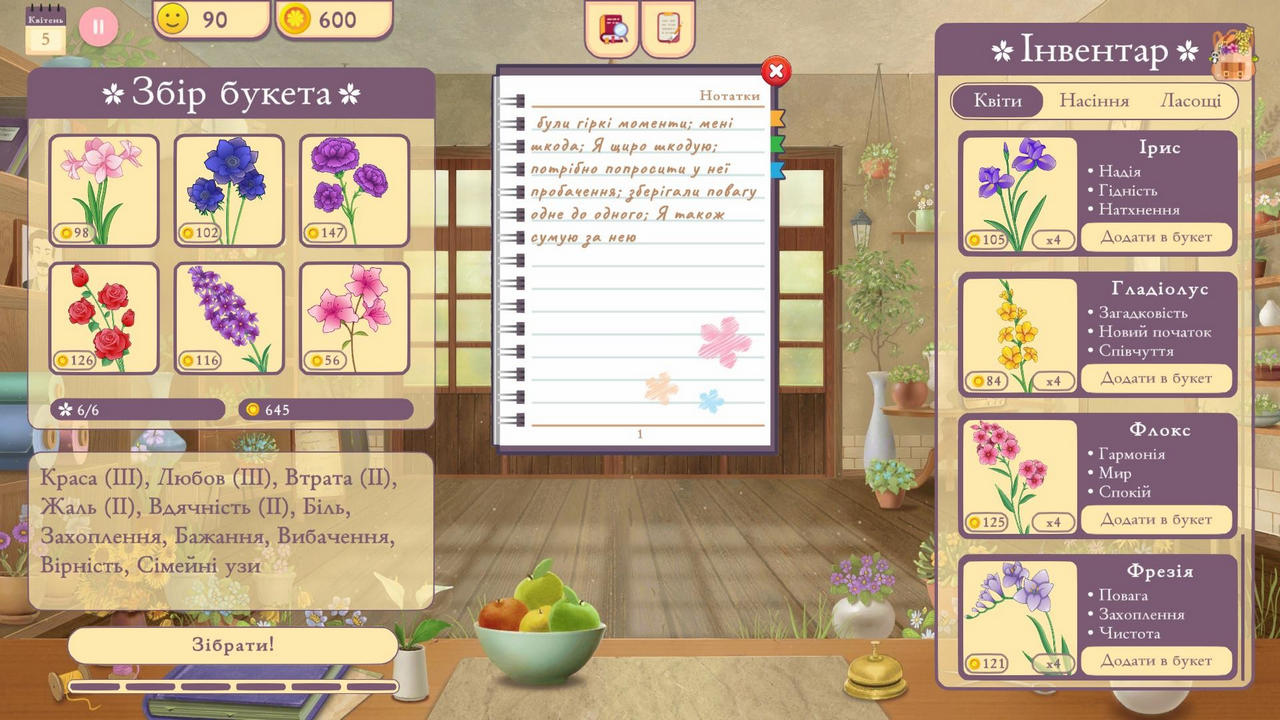Open the blue bookmark on the notebook

[778, 171]
